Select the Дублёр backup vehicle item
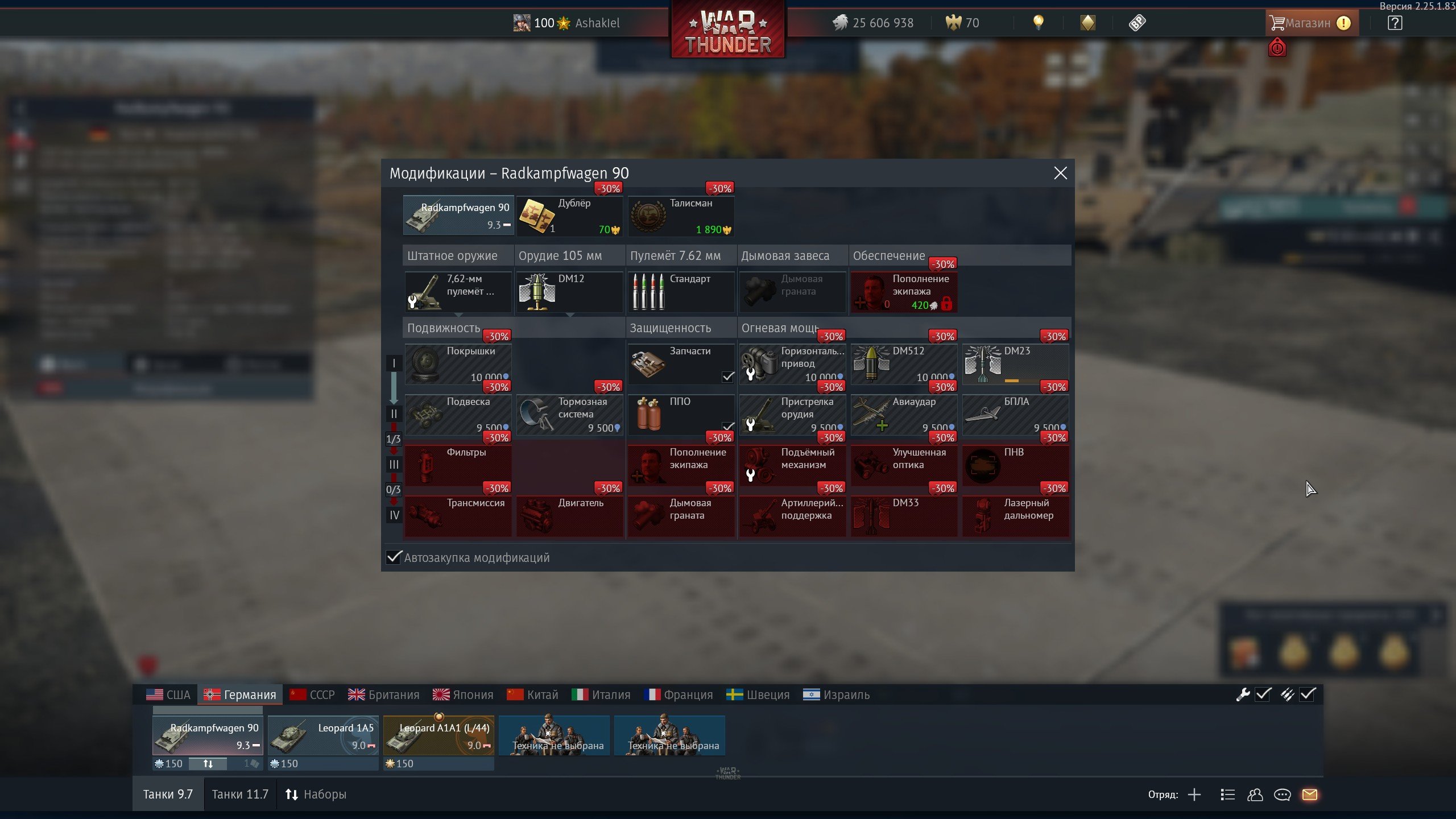The image size is (1456, 819). point(569,216)
